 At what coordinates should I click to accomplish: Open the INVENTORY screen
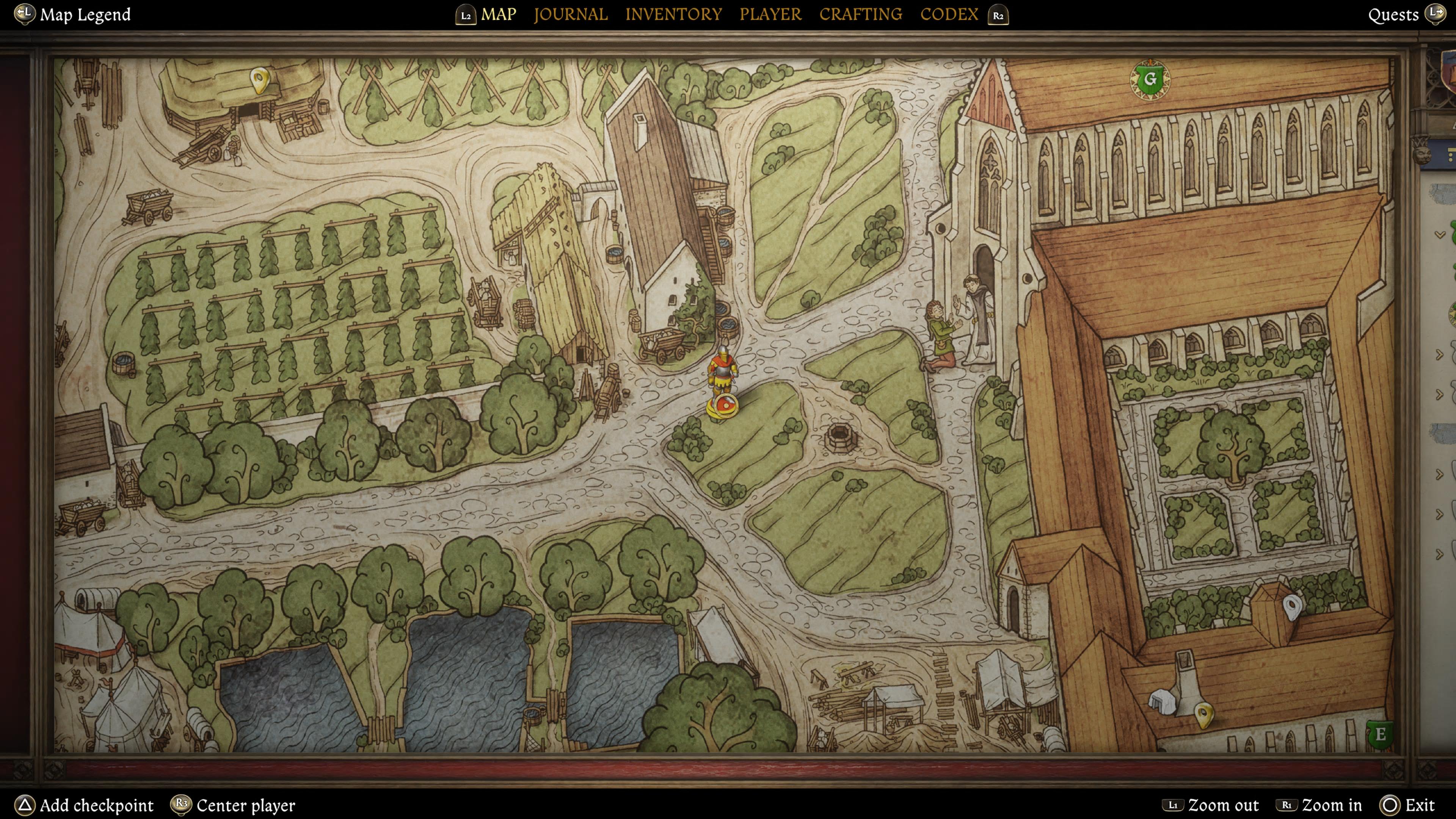click(673, 14)
